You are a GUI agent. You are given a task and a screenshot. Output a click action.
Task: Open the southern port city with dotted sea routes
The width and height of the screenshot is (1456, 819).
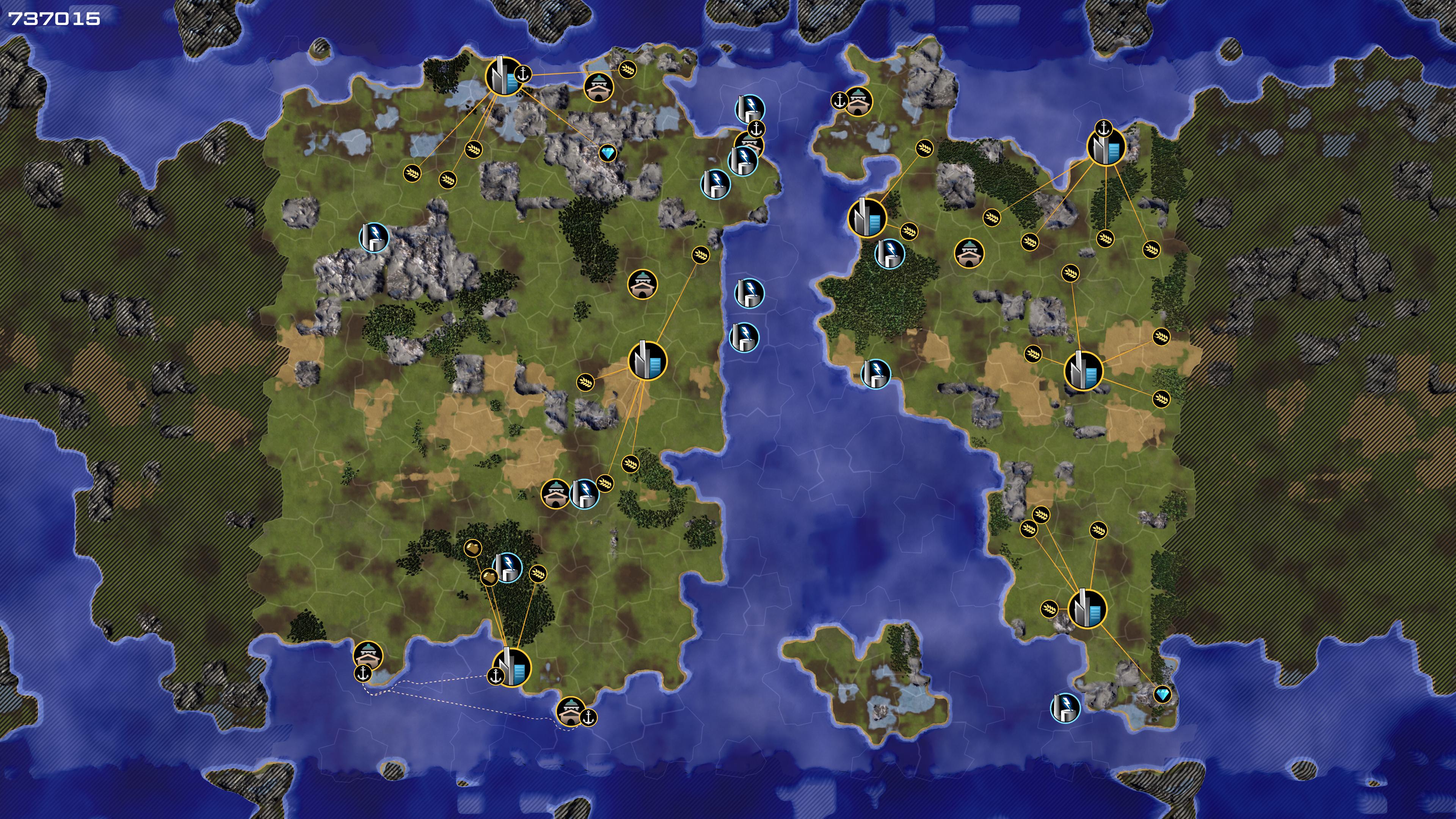[x=512, y=667]
